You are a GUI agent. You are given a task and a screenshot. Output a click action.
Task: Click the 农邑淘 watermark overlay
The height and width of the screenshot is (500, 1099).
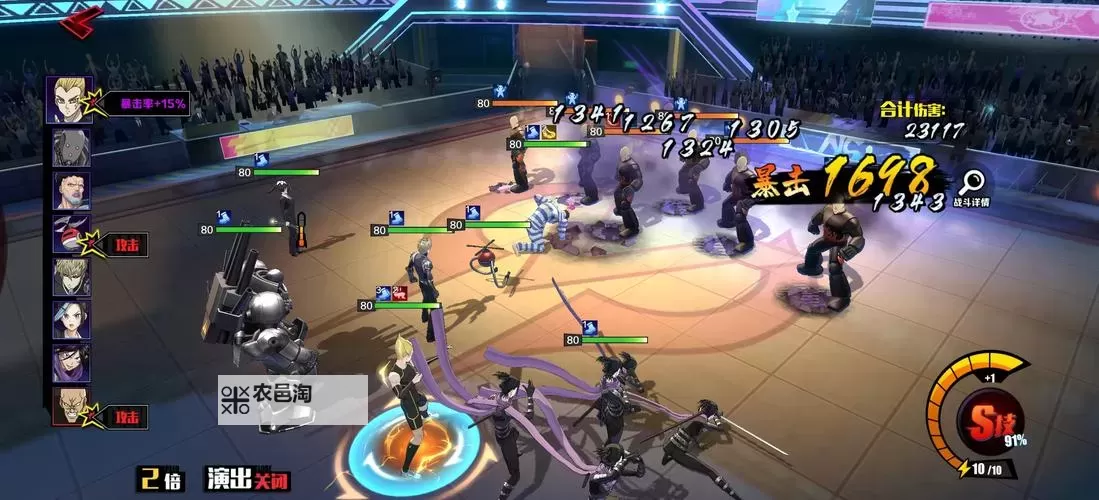(292, 398)
